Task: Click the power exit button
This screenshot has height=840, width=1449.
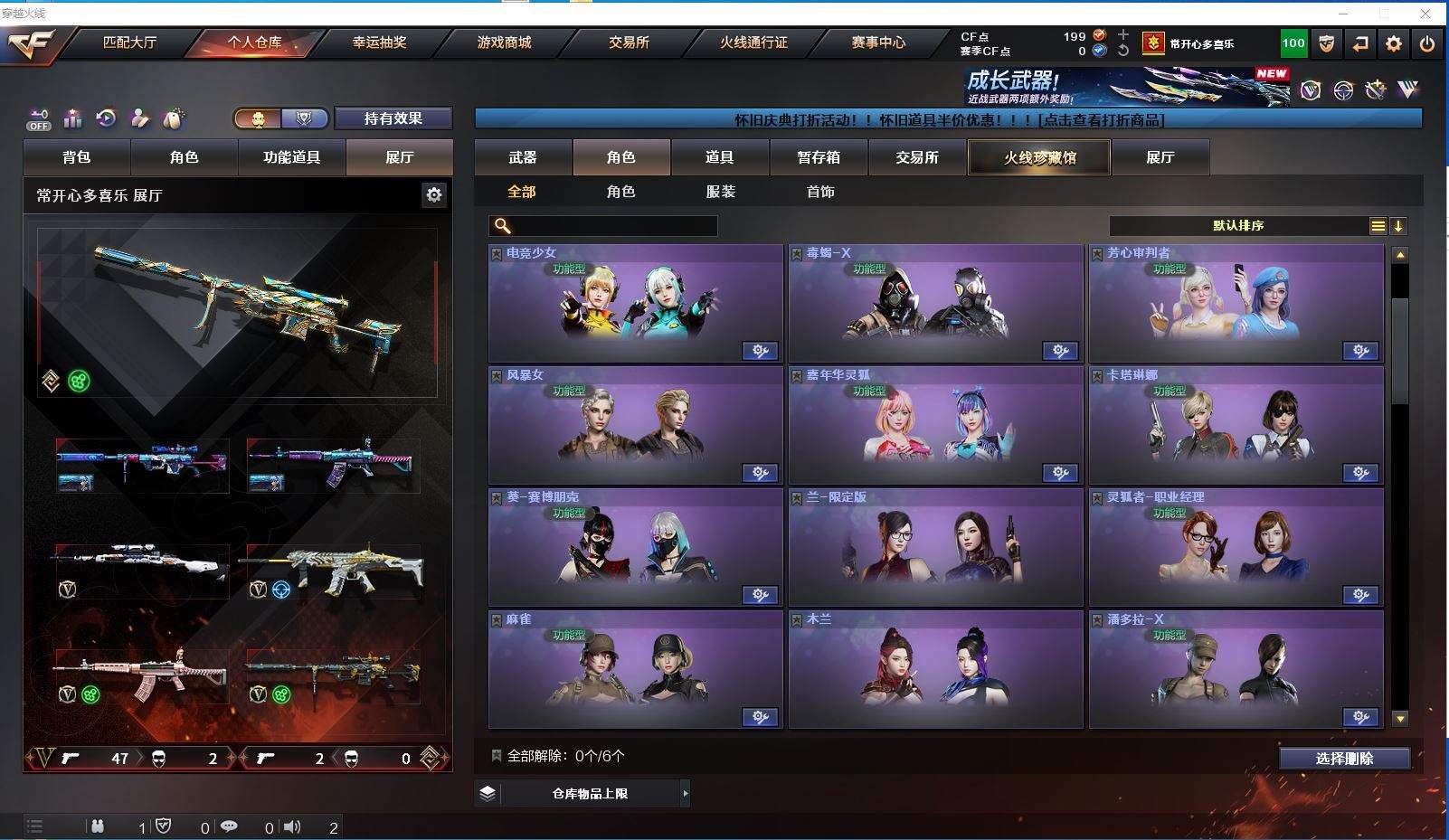Action: point(1427,43)
